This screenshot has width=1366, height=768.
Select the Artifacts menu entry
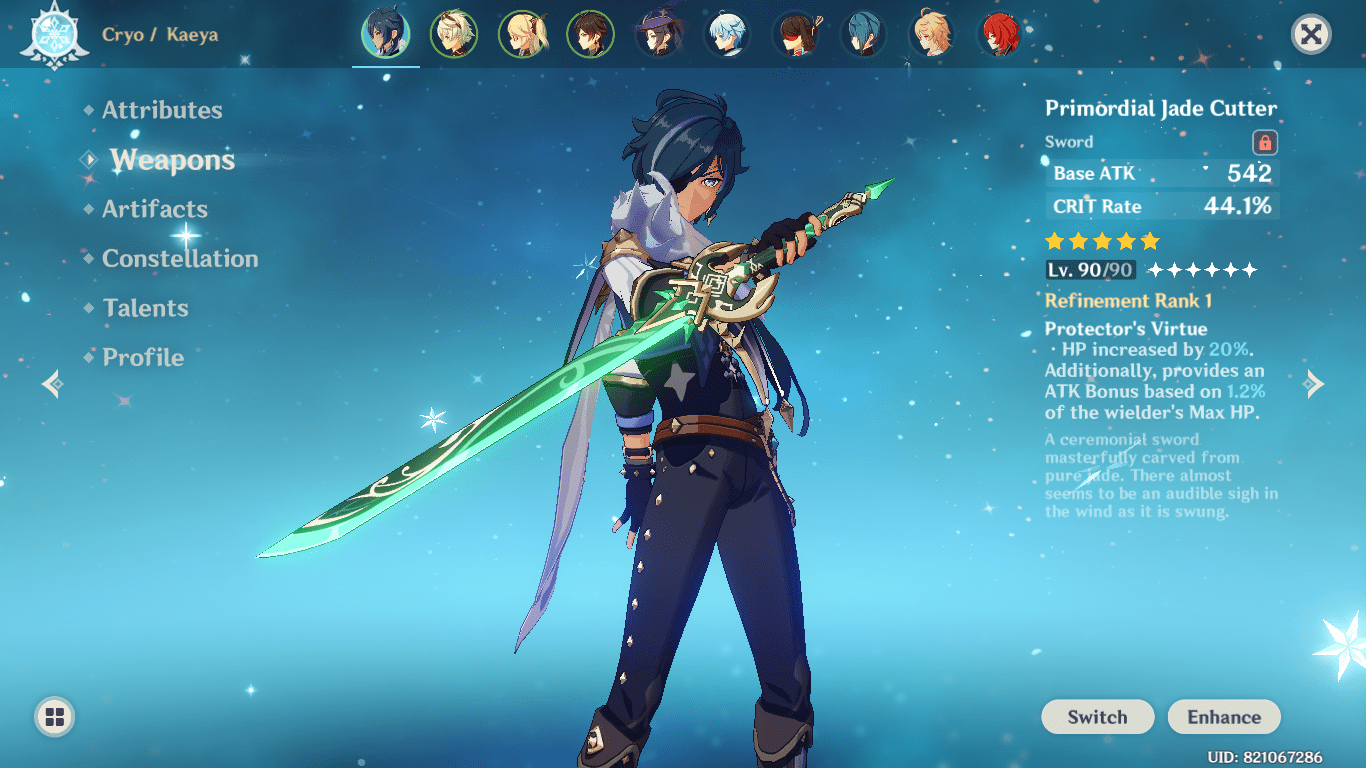coord(155,209)
